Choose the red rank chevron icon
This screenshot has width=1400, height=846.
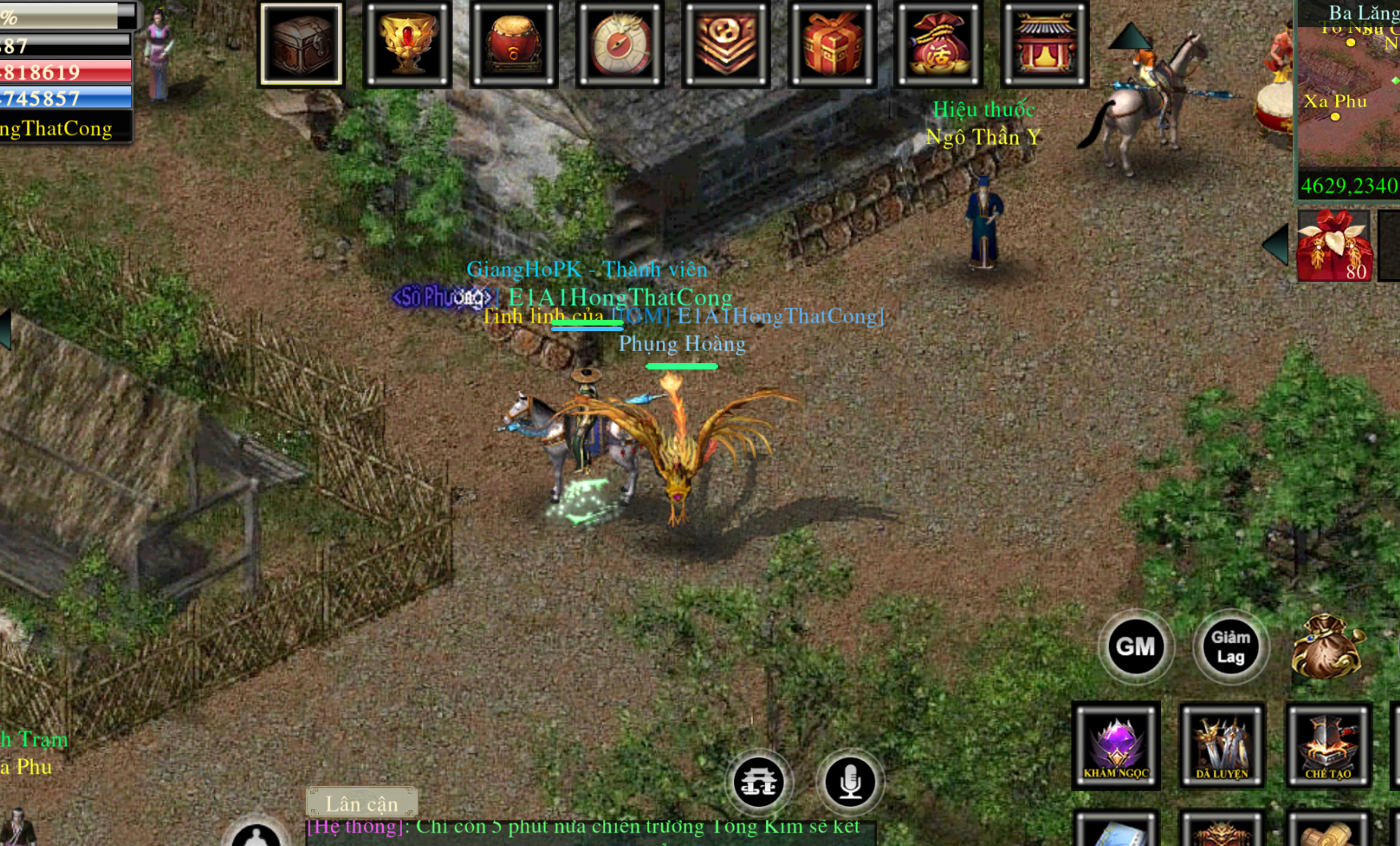[725, 44]
